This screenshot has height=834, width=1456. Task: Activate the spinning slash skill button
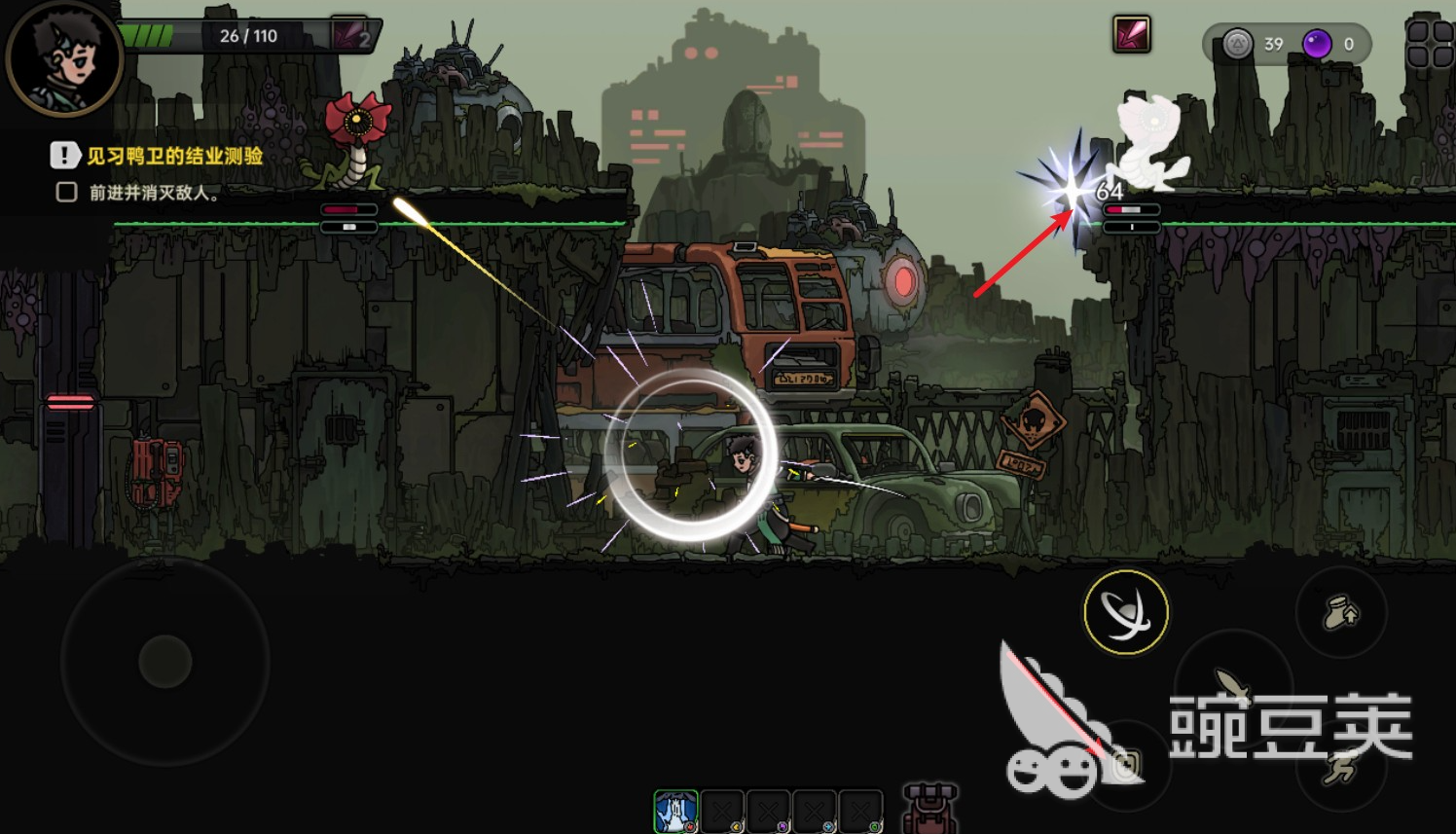1126,612
